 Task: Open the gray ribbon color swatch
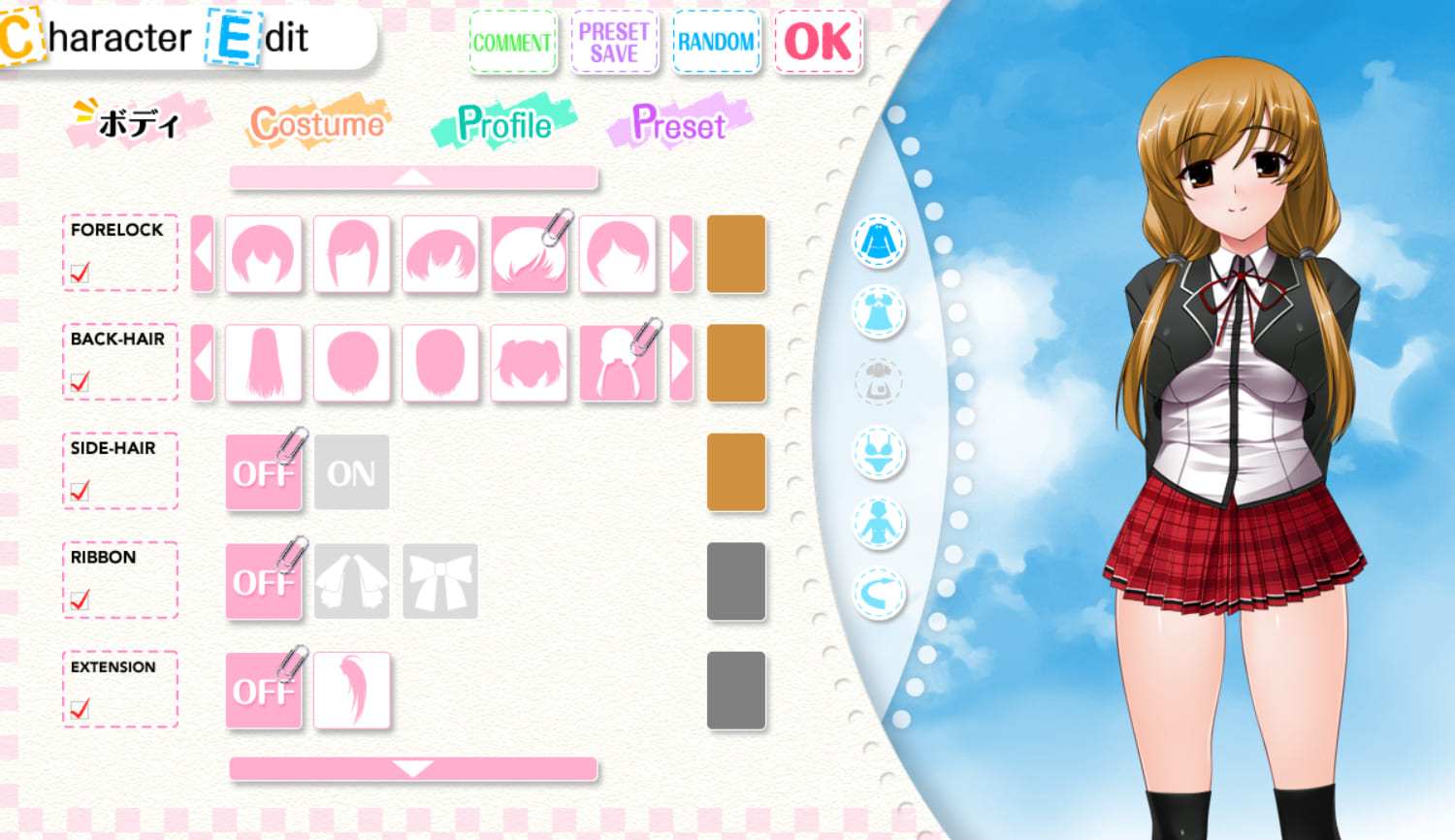[x=736, y=581]
